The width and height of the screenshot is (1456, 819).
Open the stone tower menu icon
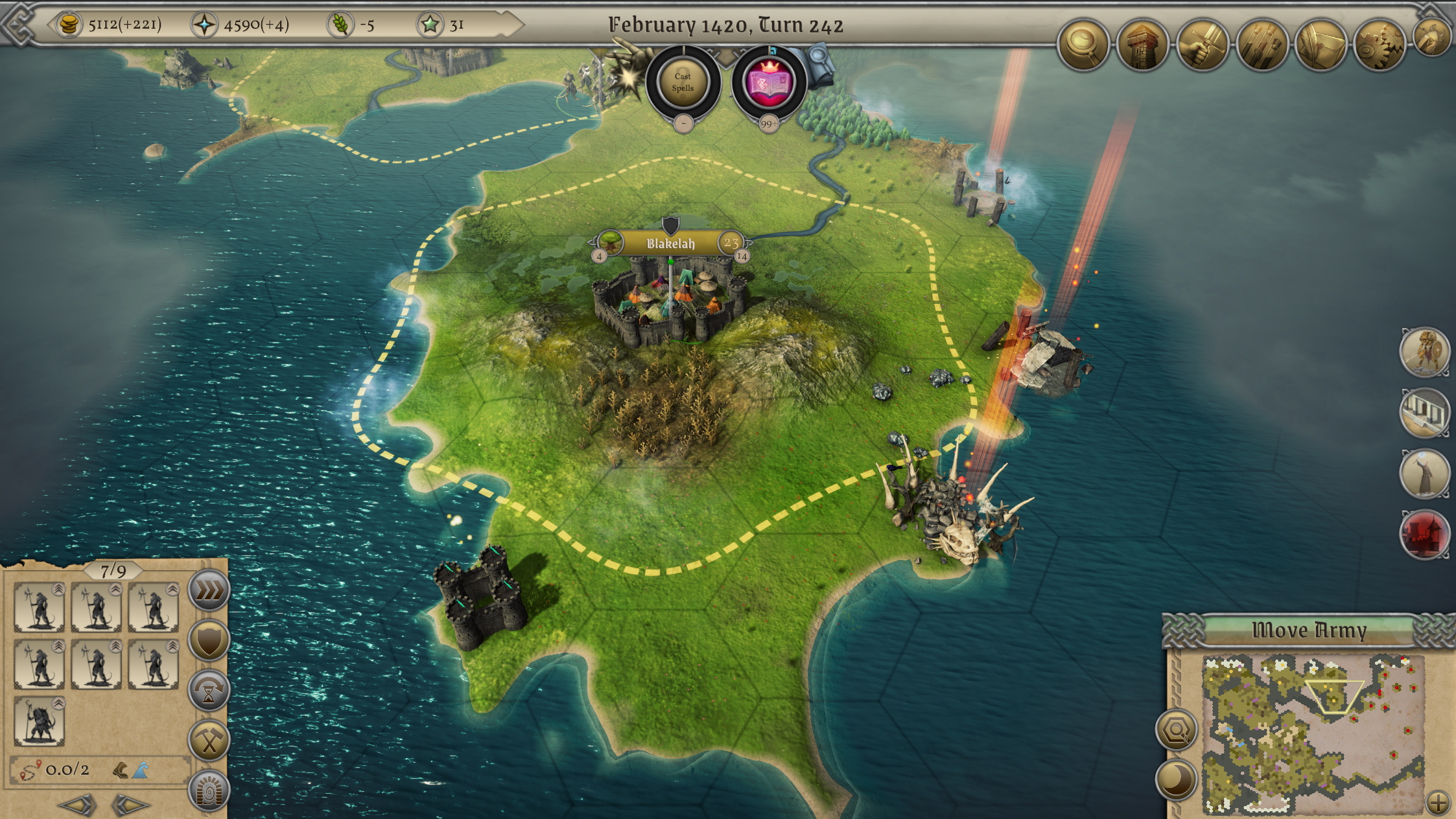(1142, 44)
